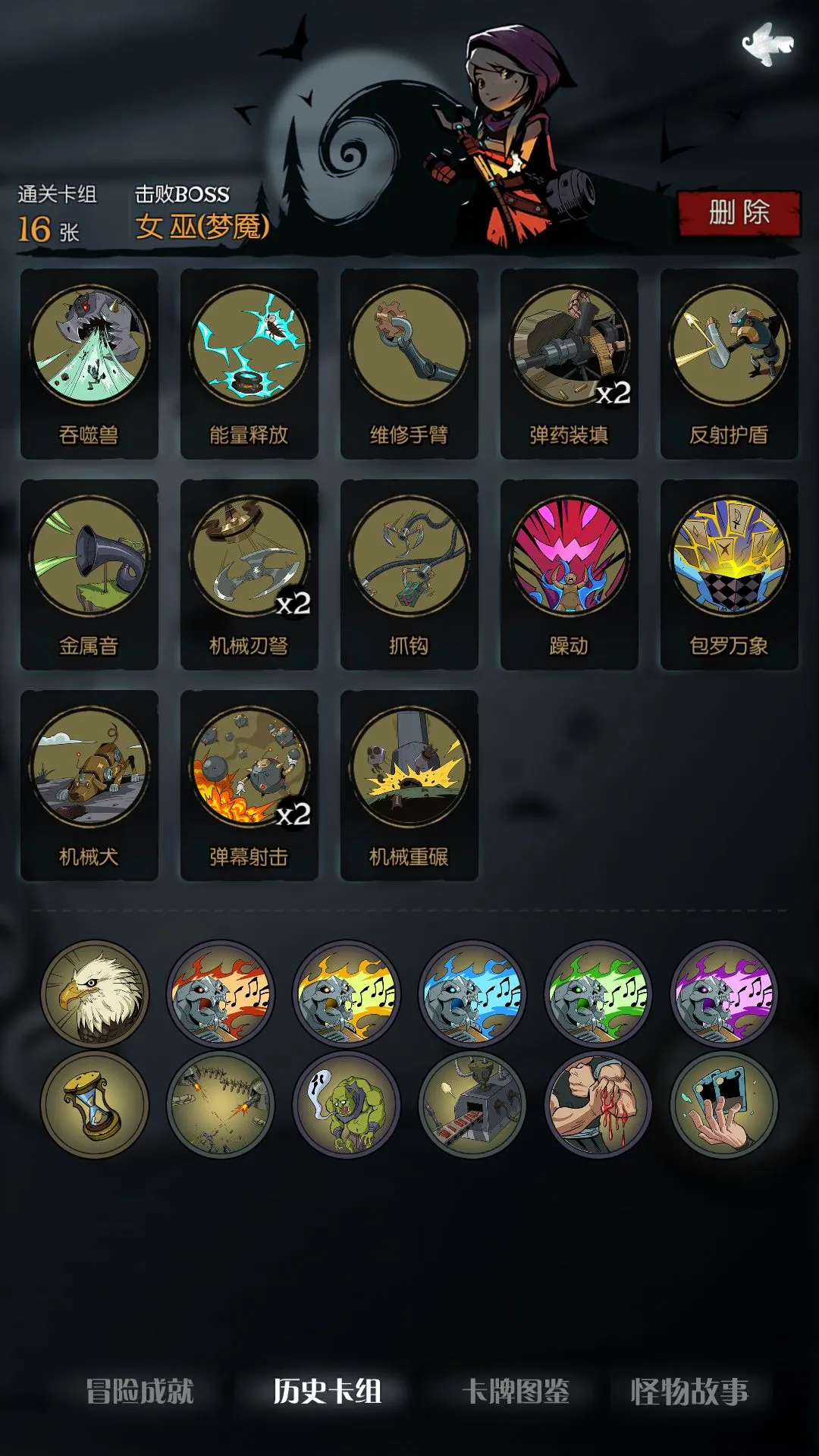Click the white ghost icon at top
This screenshot has height=1456, width=819.
[767, 43]
